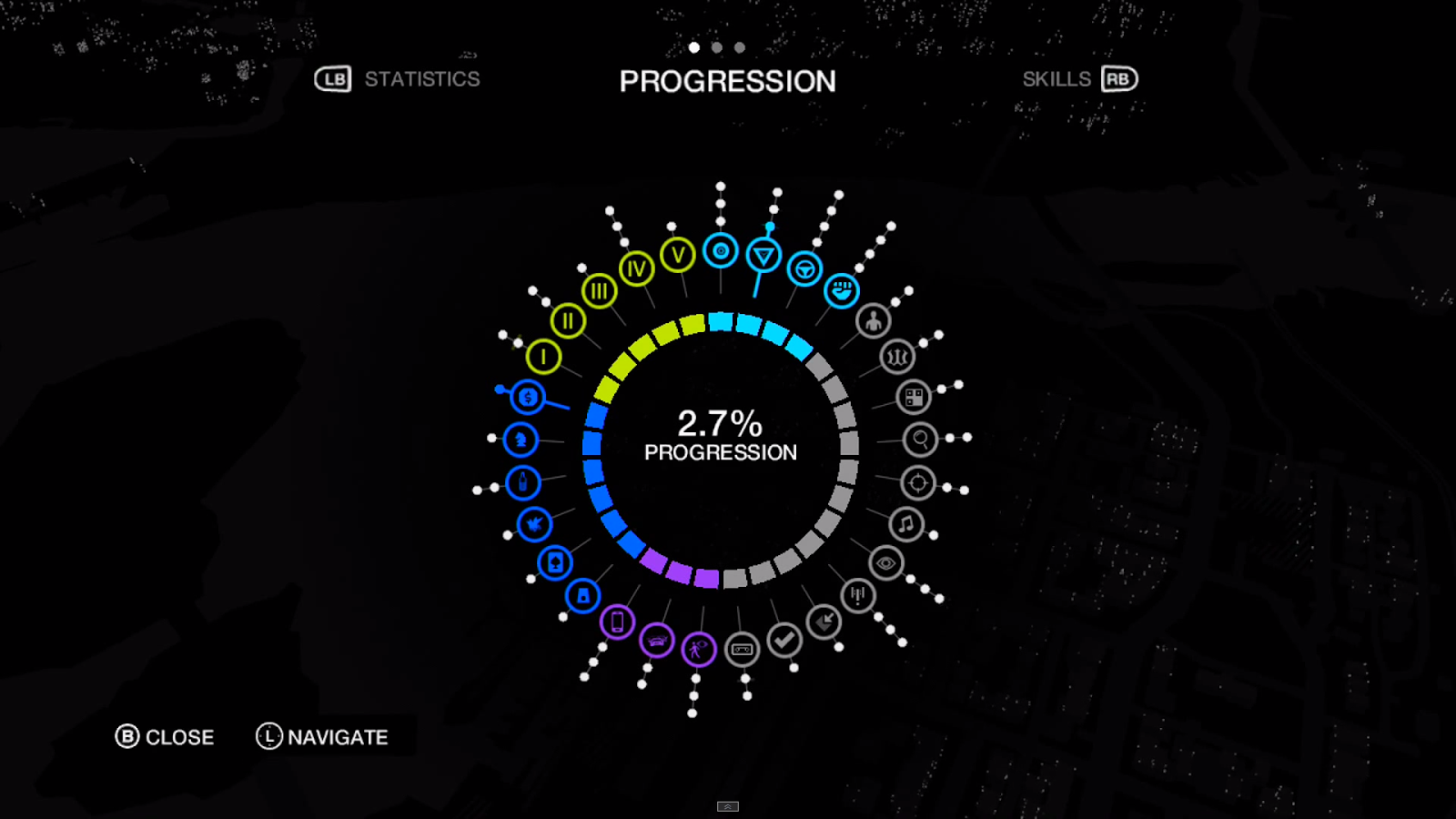The width and height of the screenshot is (1456, 819).
Task: Open the magnifying glass investigation icon
Action: tap(920, 440)
